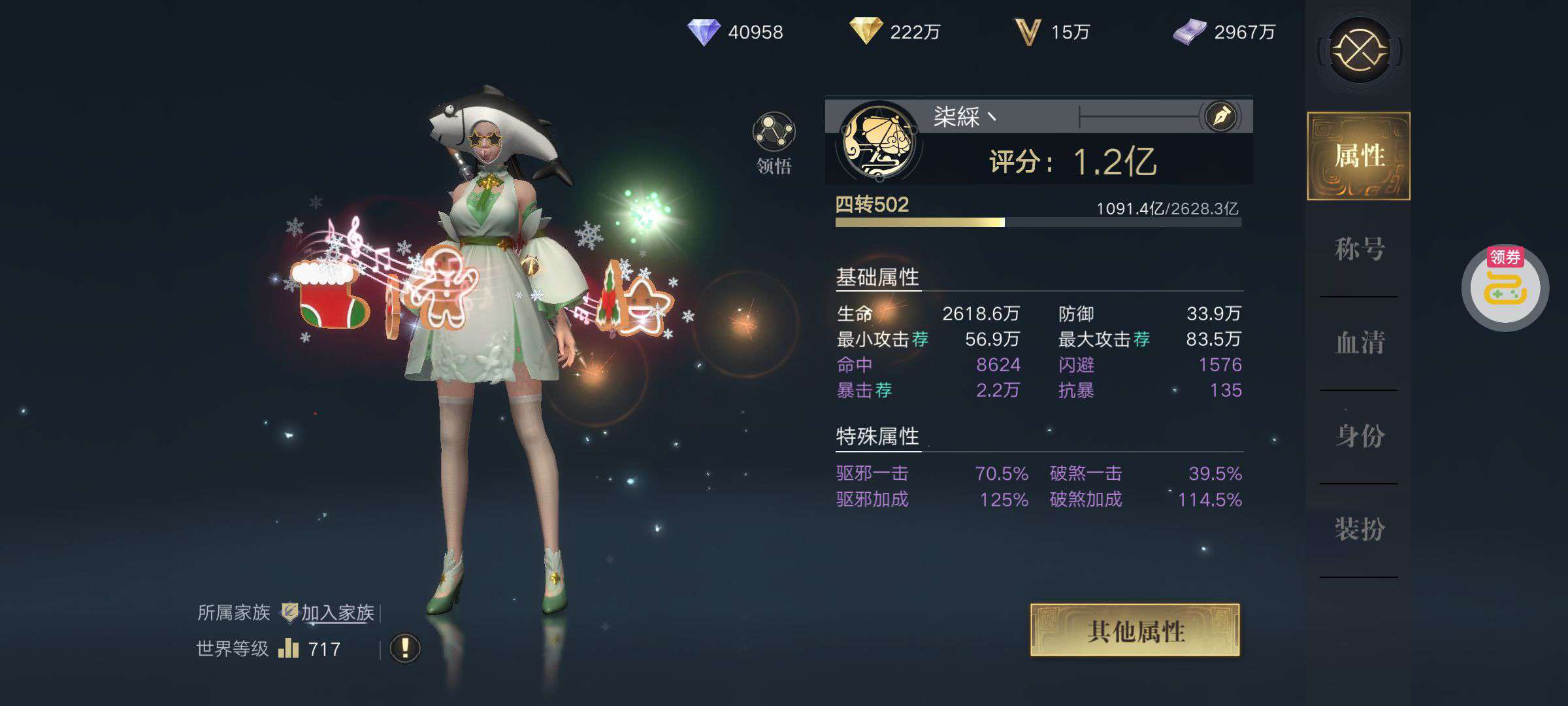This screenshot has height=706, width=1568.
Task: Show the exclamation mark info tip
Action: [x=404, y=648]
